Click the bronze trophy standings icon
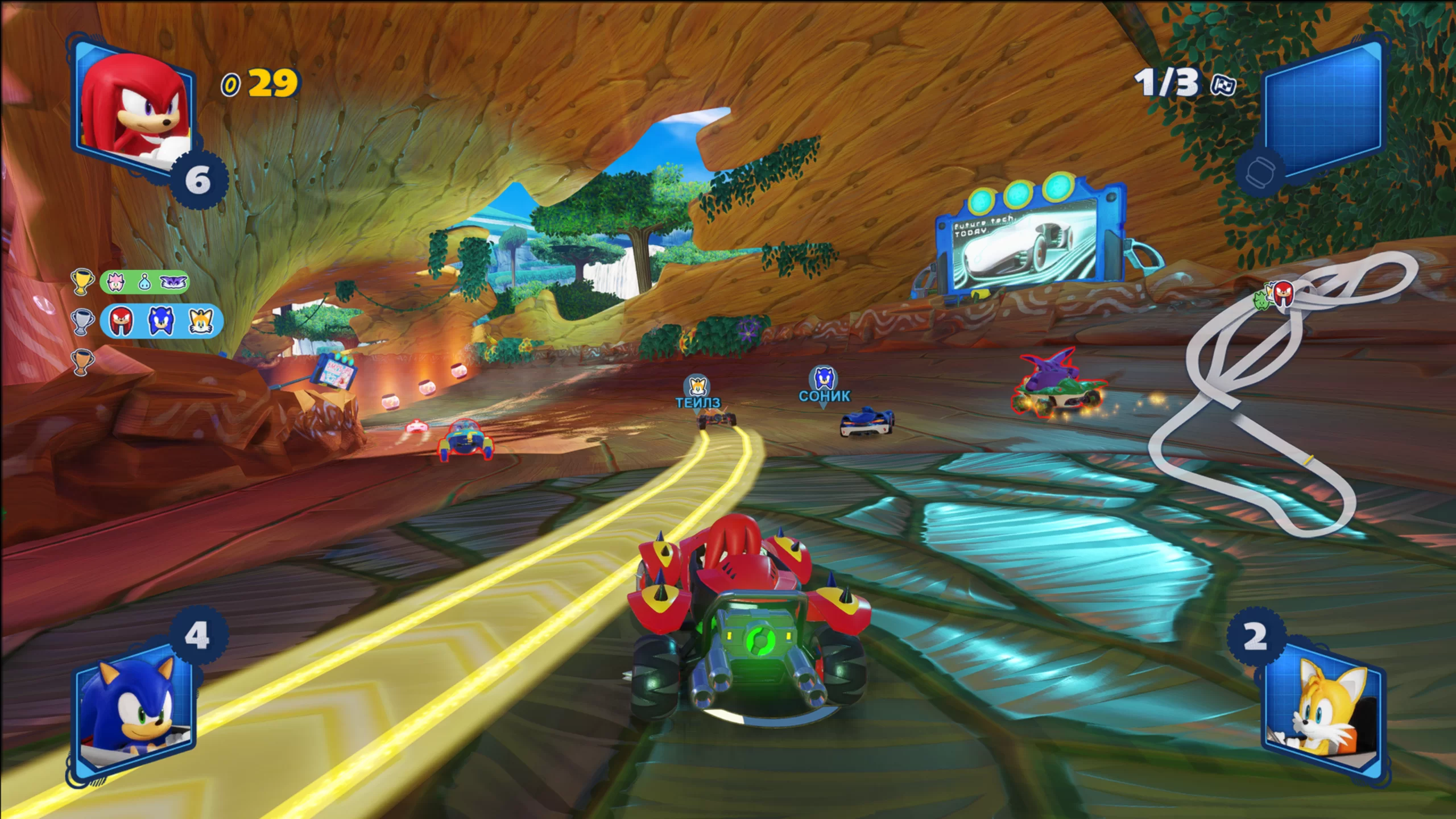 pyautogui.click(x=81, y=361)
